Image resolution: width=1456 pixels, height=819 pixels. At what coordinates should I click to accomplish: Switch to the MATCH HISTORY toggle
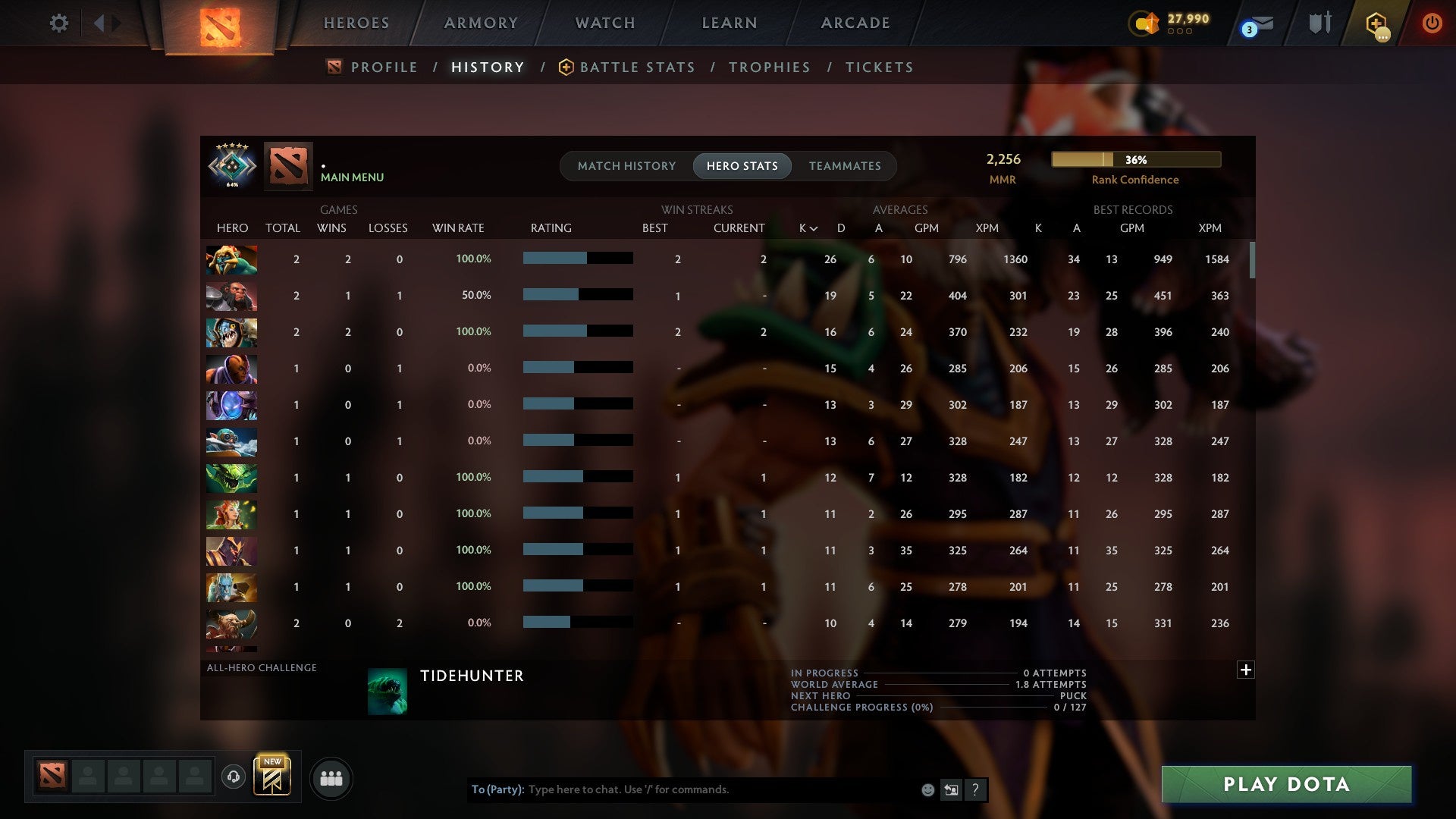[626, 166]
